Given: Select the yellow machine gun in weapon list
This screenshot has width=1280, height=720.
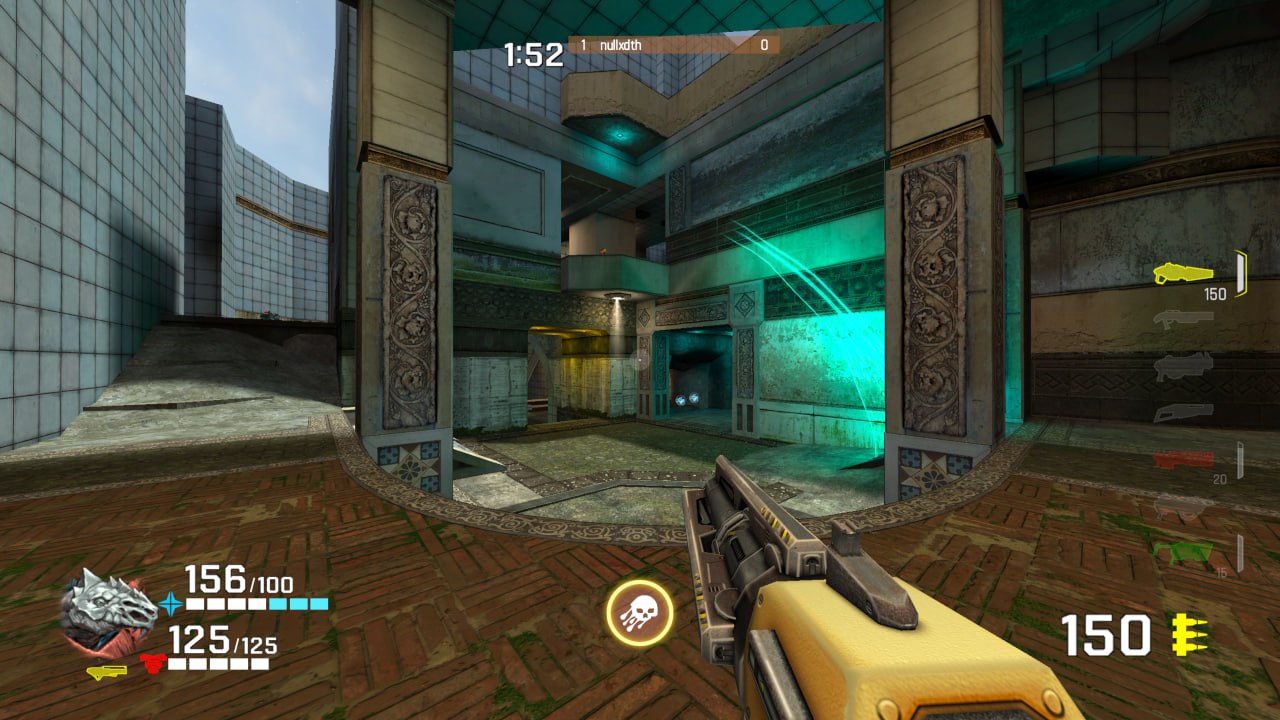Looking at the screenshot, I should pos(1183,273).
